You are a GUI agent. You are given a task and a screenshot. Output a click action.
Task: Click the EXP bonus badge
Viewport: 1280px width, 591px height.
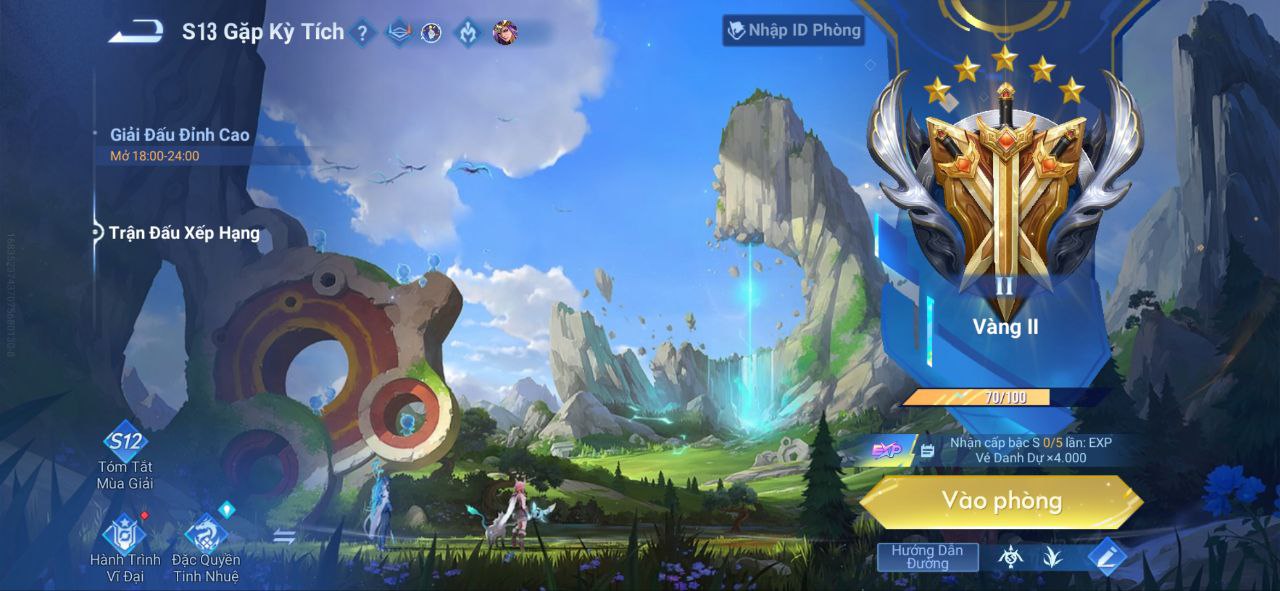coord(886,451)
